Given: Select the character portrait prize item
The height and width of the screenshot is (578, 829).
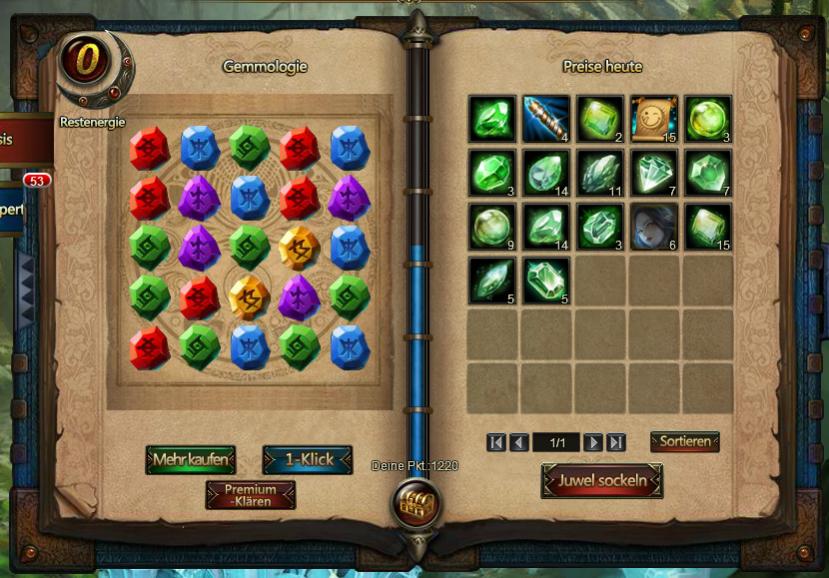Looking at the screenshot, I should [654, 227].
